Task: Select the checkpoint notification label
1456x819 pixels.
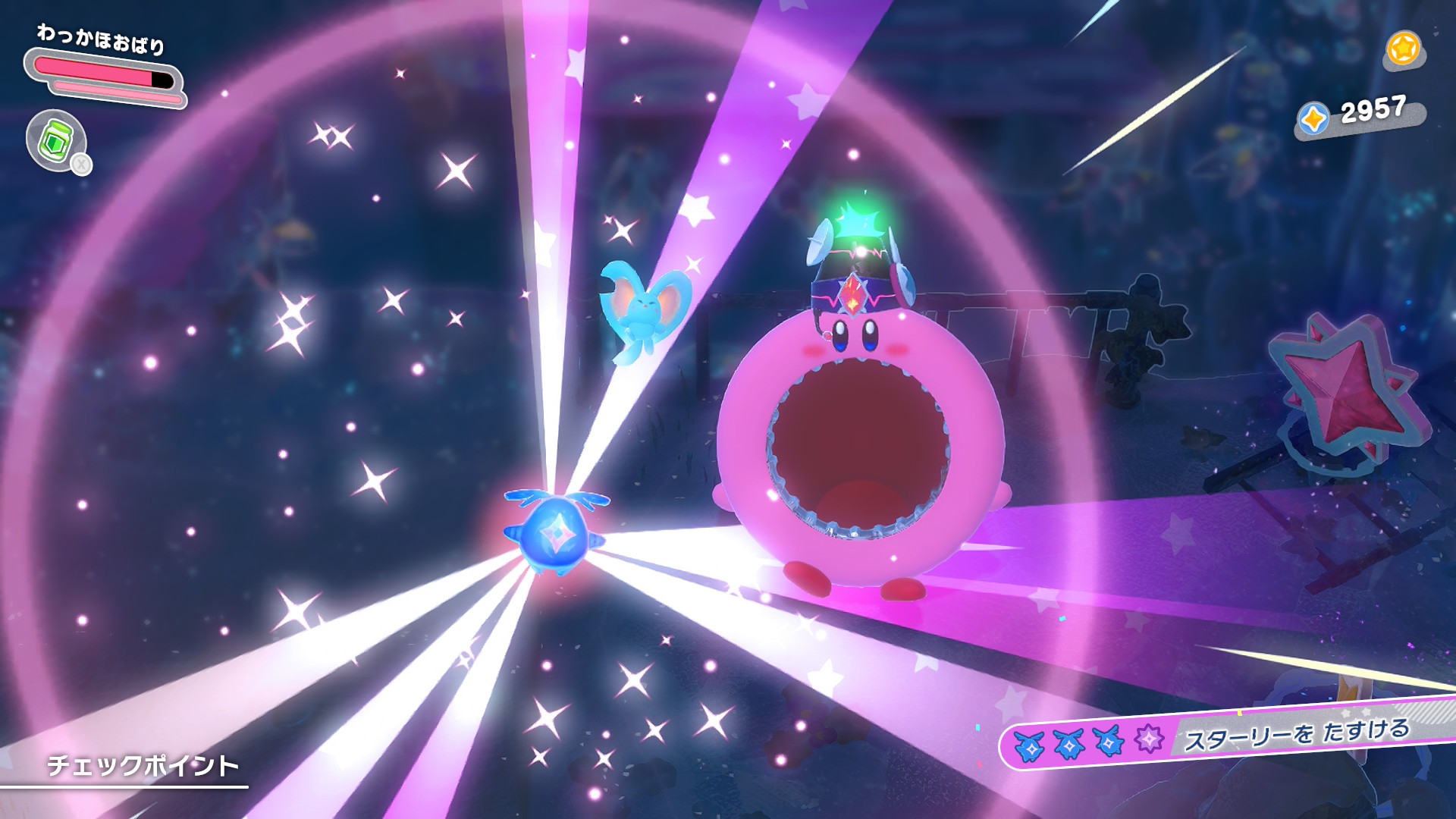Action: pos(143,765)
